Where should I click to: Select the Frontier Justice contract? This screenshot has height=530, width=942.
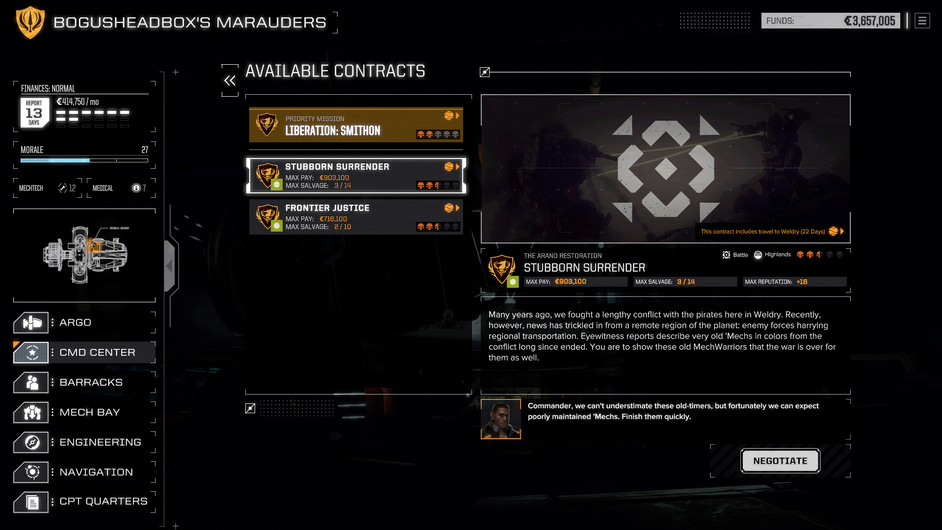click(x=355, y=217)
